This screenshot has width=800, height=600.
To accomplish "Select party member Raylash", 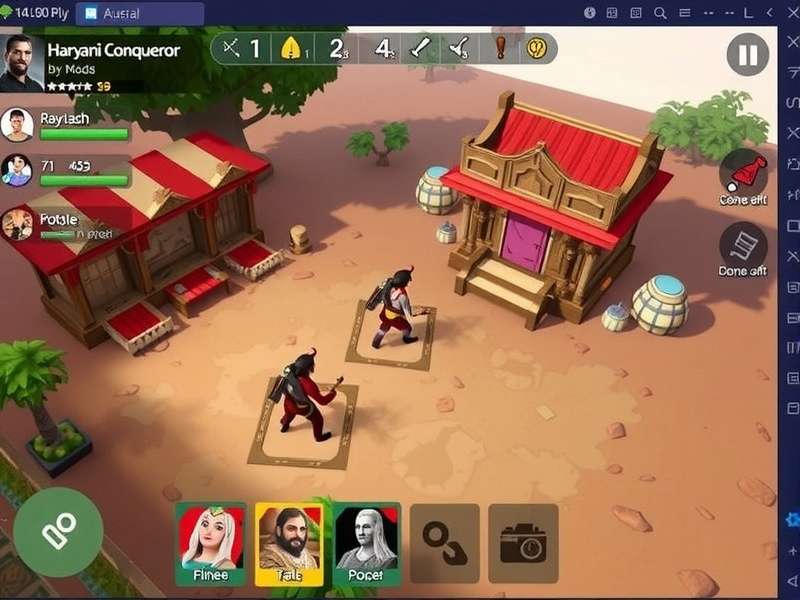I will 17,125.
